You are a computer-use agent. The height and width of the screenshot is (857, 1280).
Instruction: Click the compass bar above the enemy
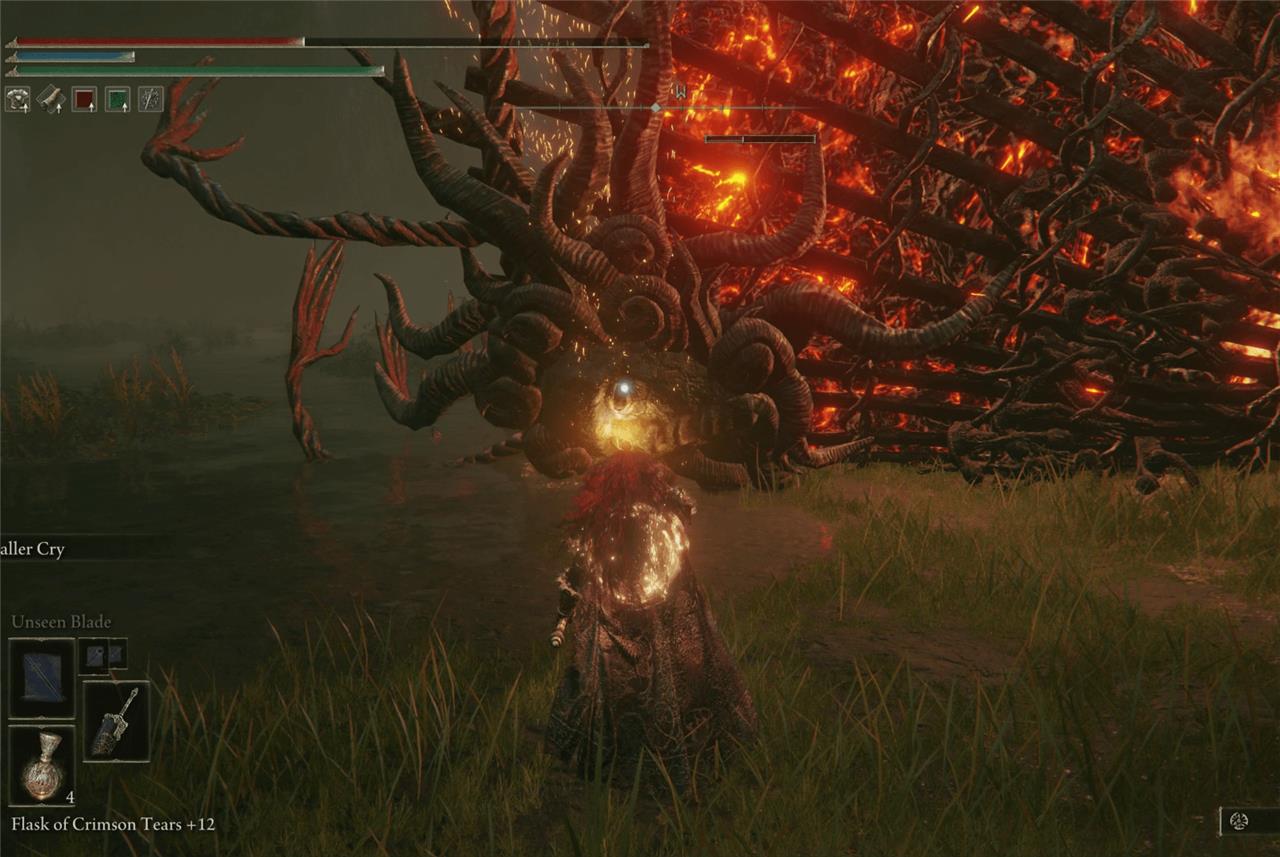pos(656,107)
